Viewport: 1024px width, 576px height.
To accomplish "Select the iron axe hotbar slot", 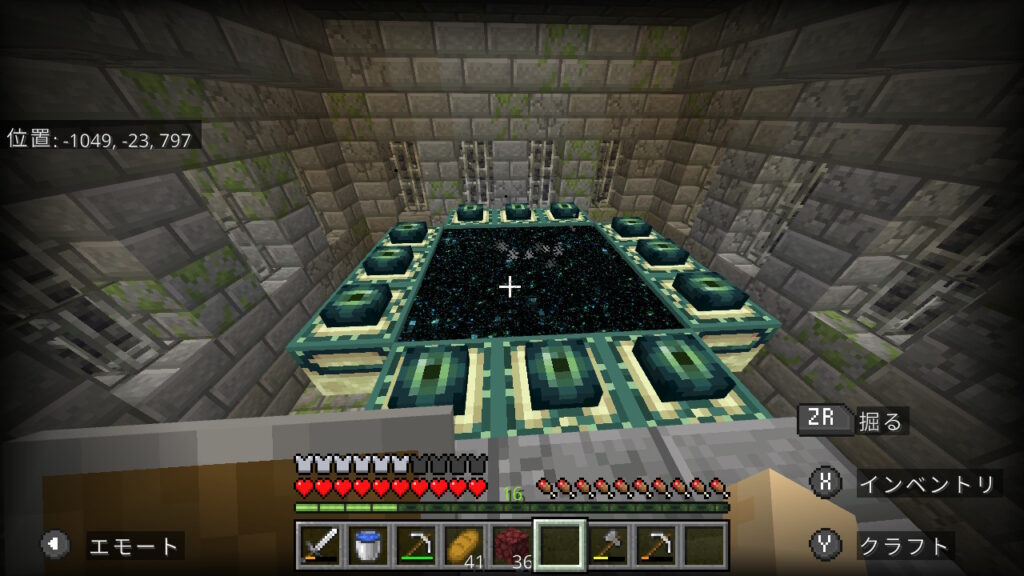I will 607,546.
